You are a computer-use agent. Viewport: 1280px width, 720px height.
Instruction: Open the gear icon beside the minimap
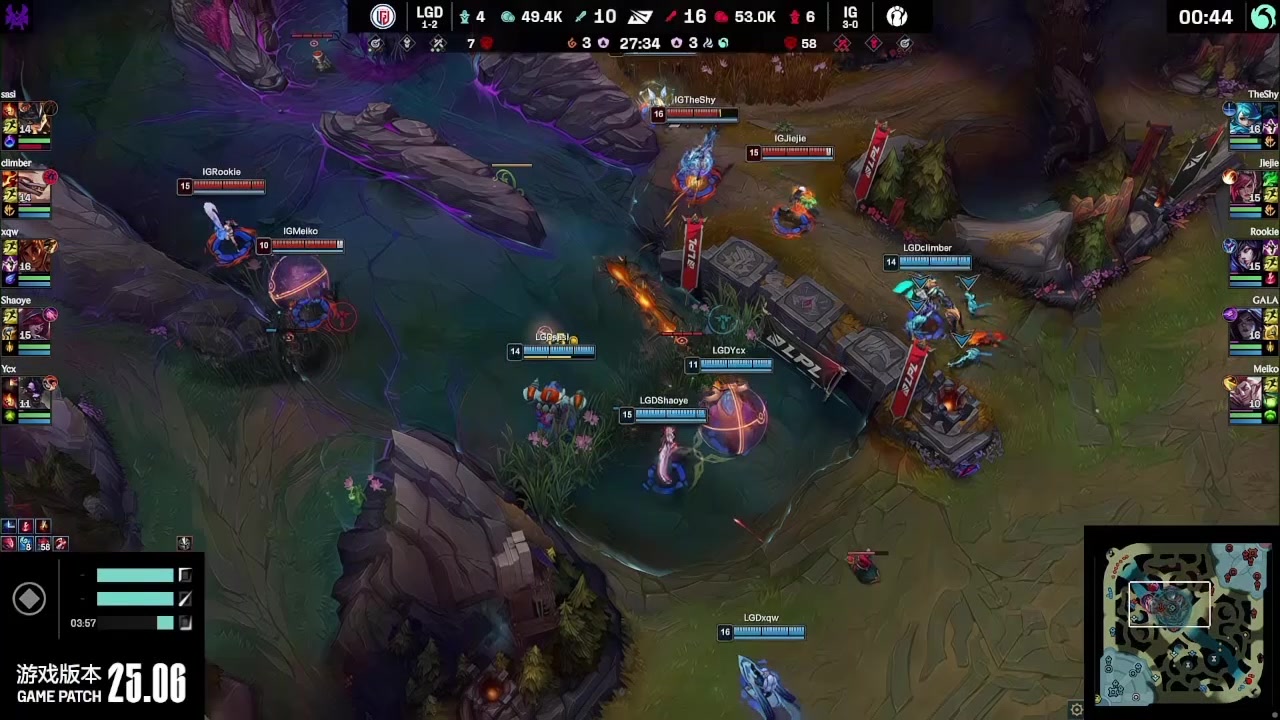pos(1076,709)
